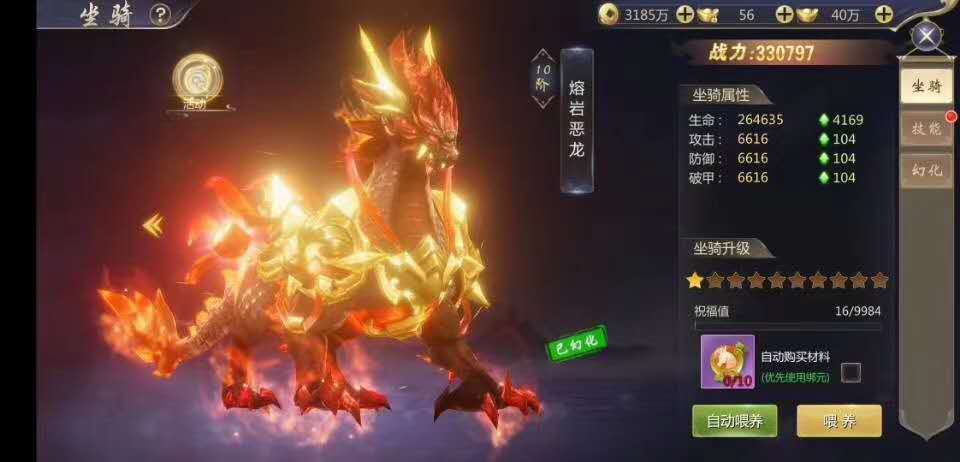
Task: Open the glowing 活动 event icon
Action: click(192, 80)
